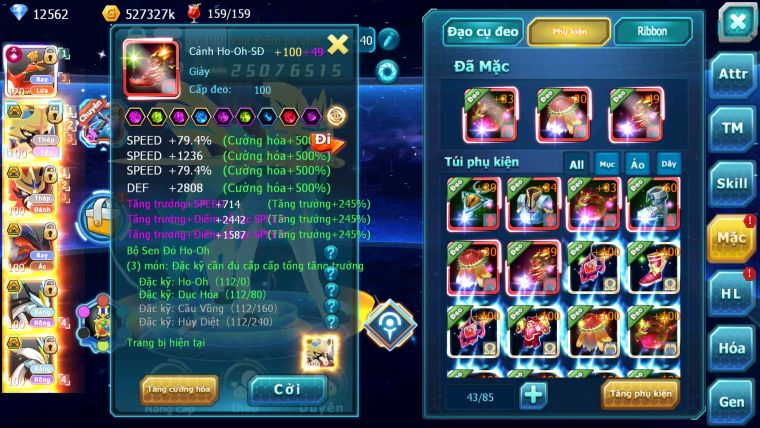
Task: Show the Skill side tab
Action: 731,182
